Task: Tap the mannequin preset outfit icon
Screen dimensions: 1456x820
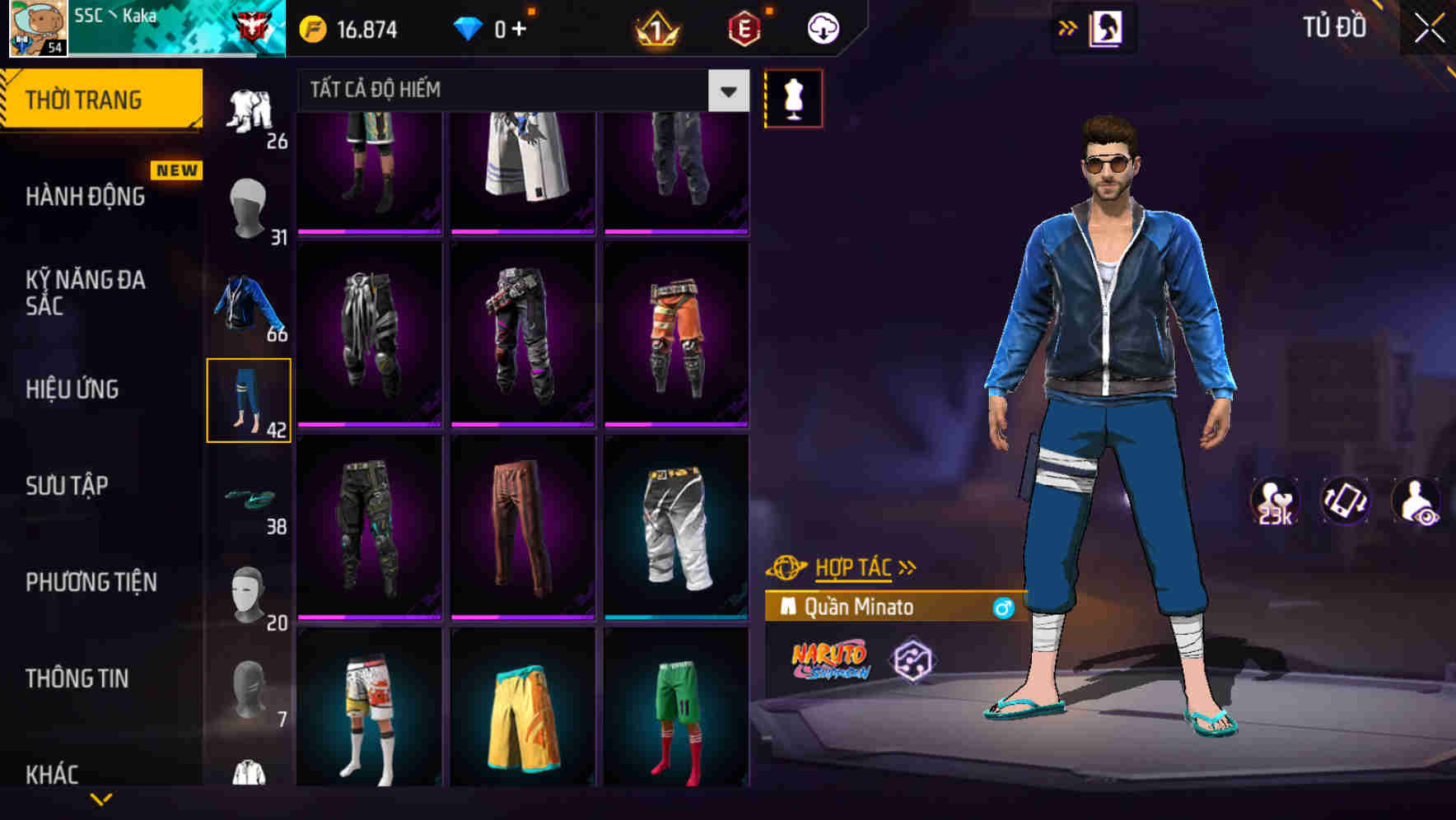Action: [792, 97]
